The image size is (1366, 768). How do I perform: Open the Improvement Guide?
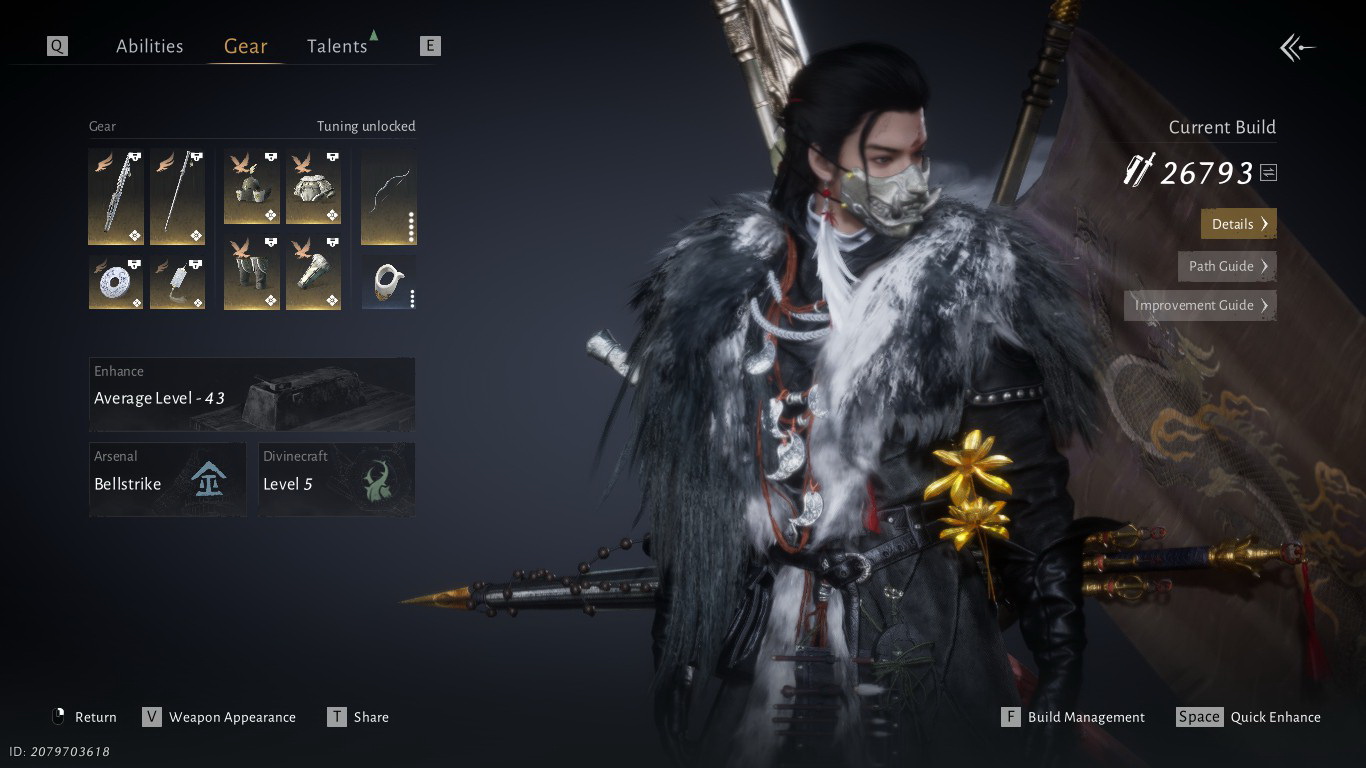1200,305
